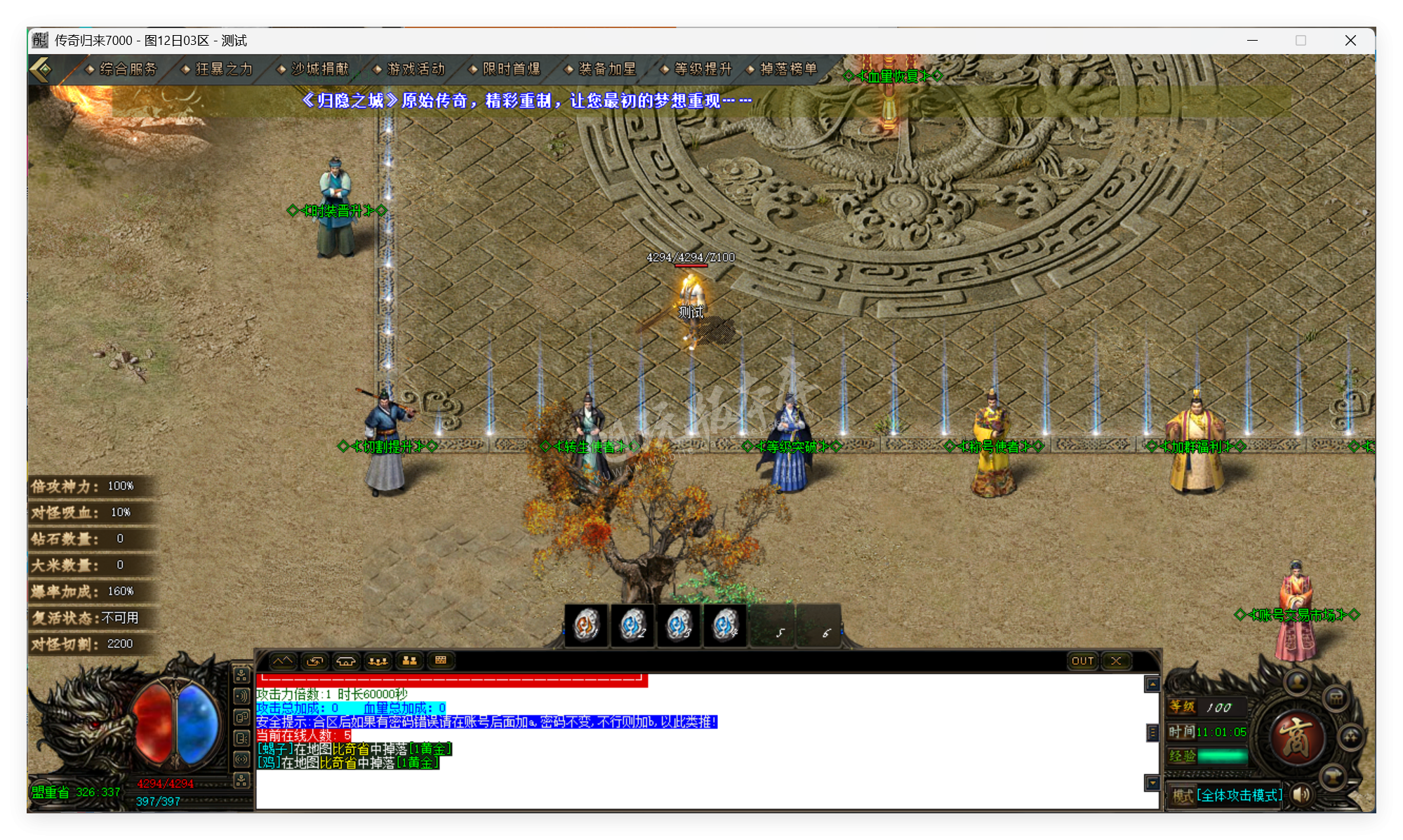The height and width of the screenshot is (840, 1403).
Task: Open the friends icon in the chat toolbar
Action: [410, 660]
